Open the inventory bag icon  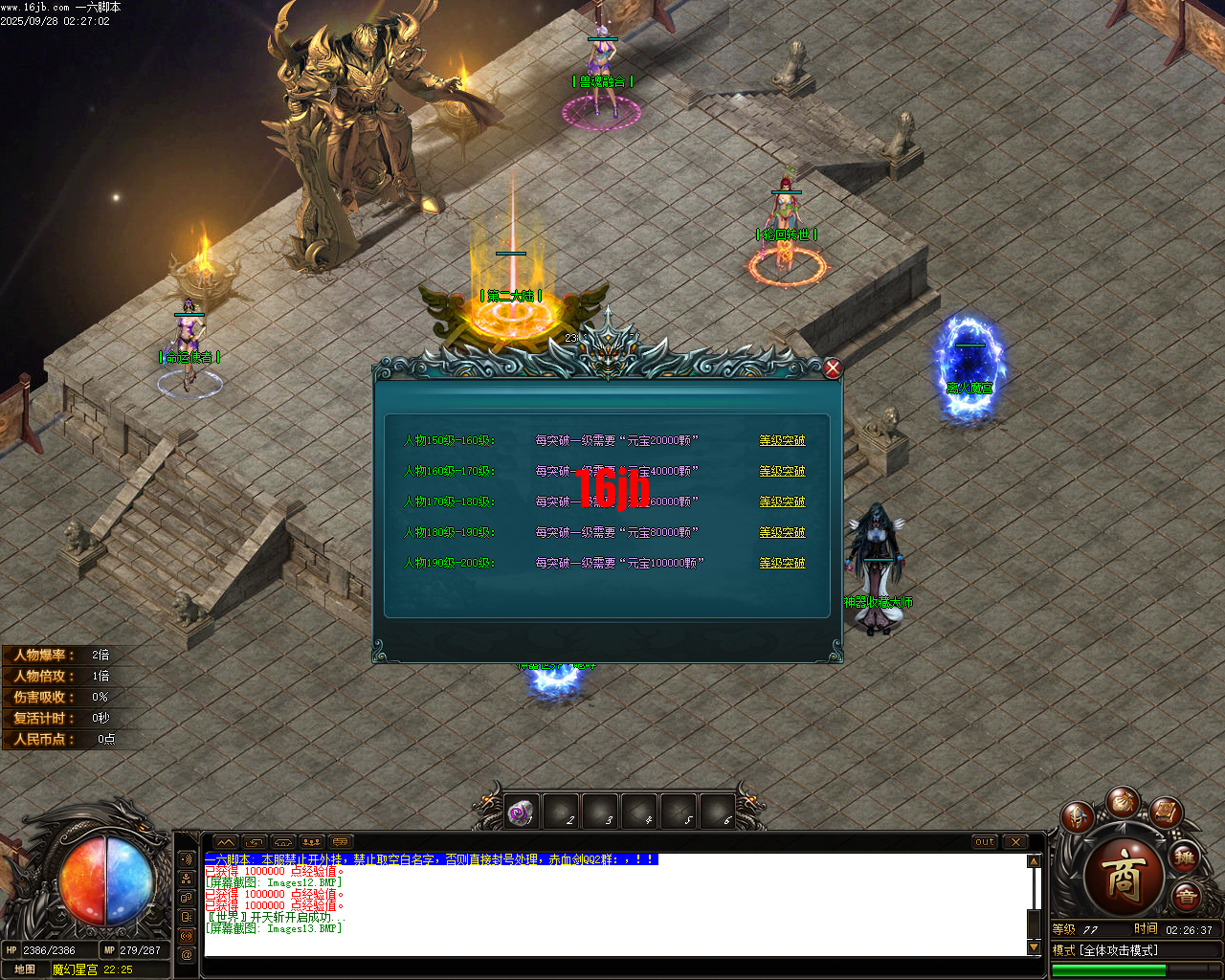click(x=1124, y=803)
